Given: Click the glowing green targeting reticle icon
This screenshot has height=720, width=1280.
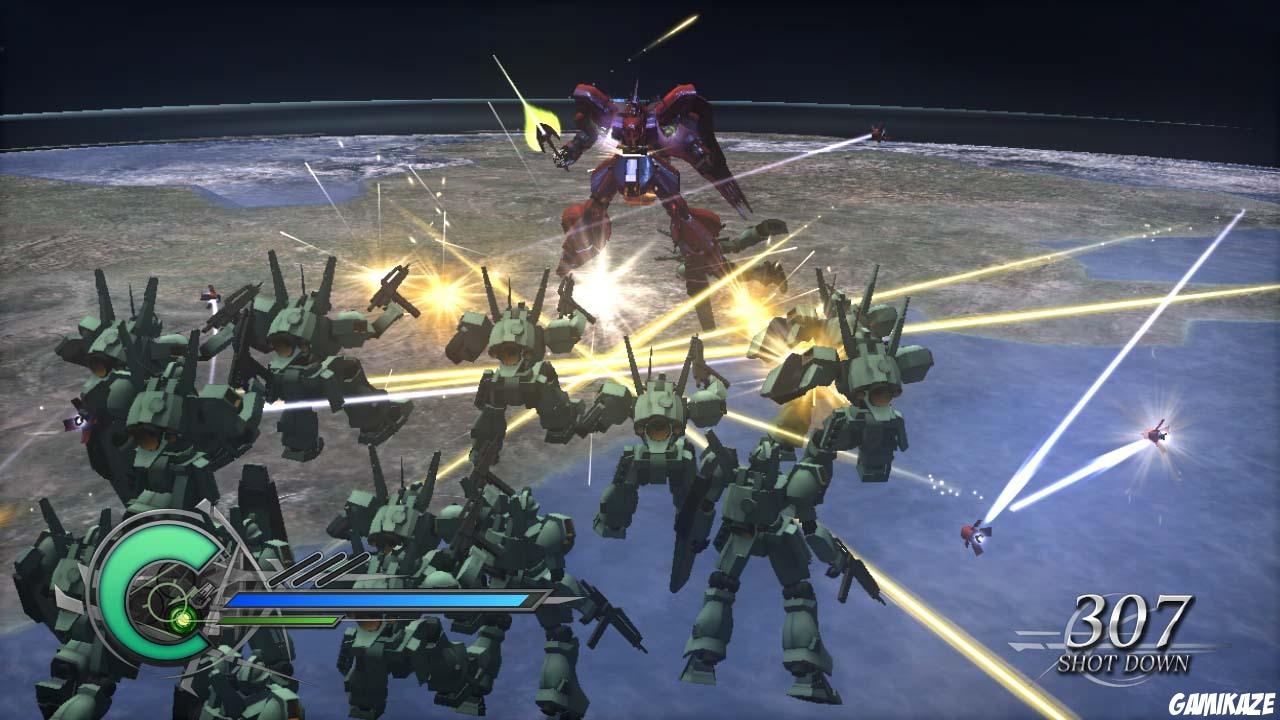Looking at the screenshot, I should coord(182,618).
